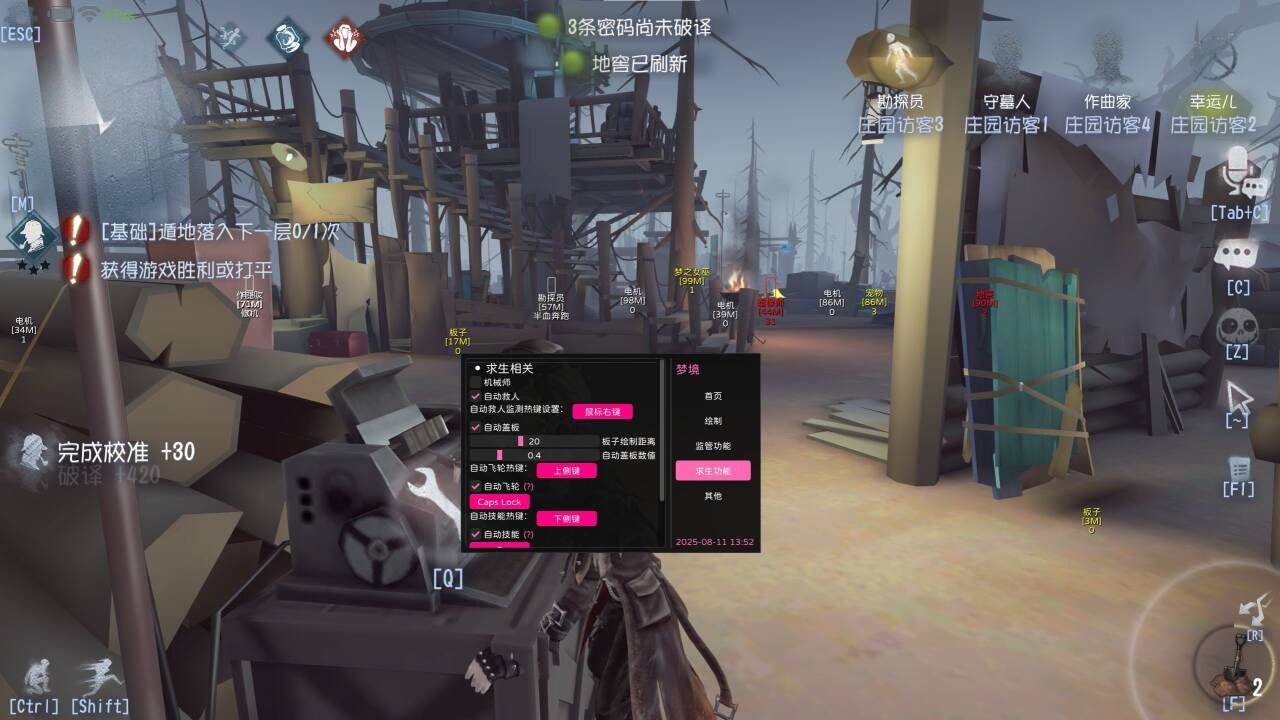Click the mouse cursor toggle icon
The image size is (1280, 720).
coord(1237,398)
